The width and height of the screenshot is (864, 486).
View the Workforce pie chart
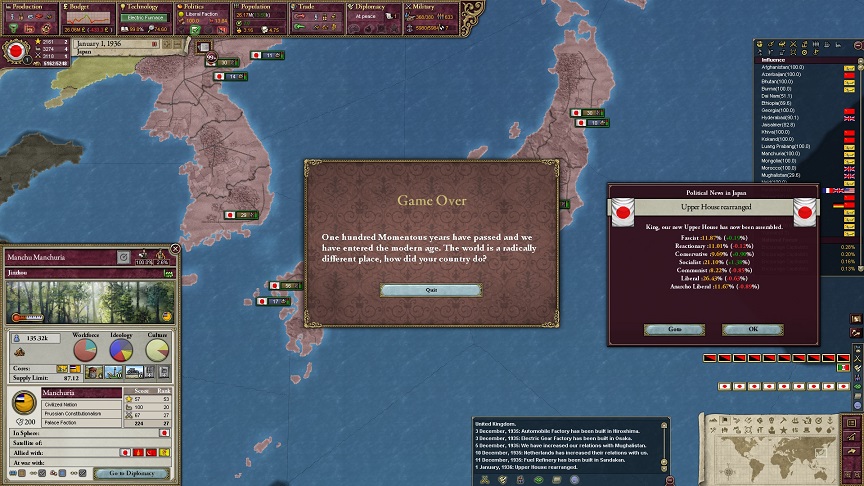point(87,350)
